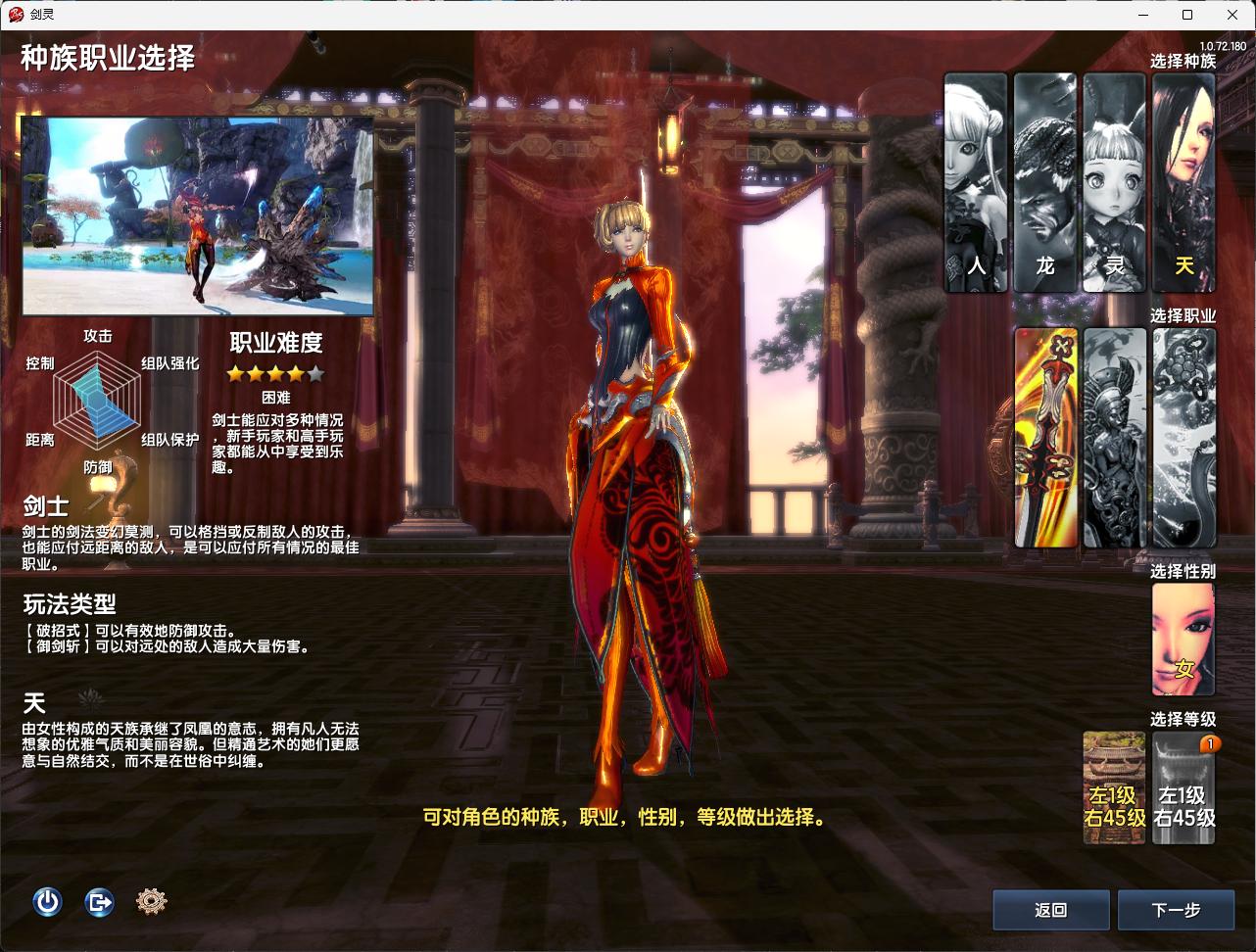Choose the red sword class card
Screen dimensions: 1256x952
(1045, 437)
